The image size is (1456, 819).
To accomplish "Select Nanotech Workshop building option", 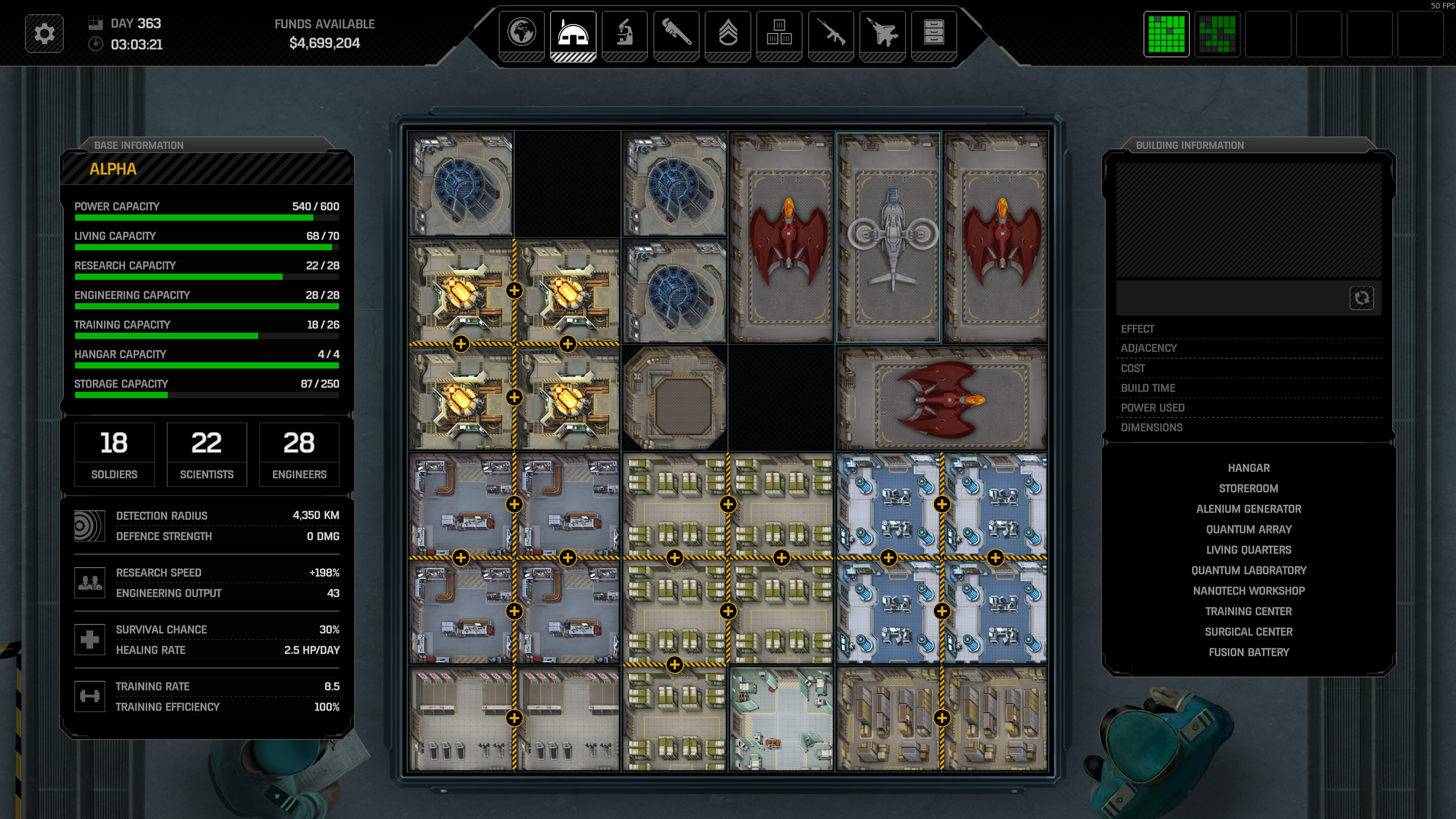I will (x=1248, y=591).
